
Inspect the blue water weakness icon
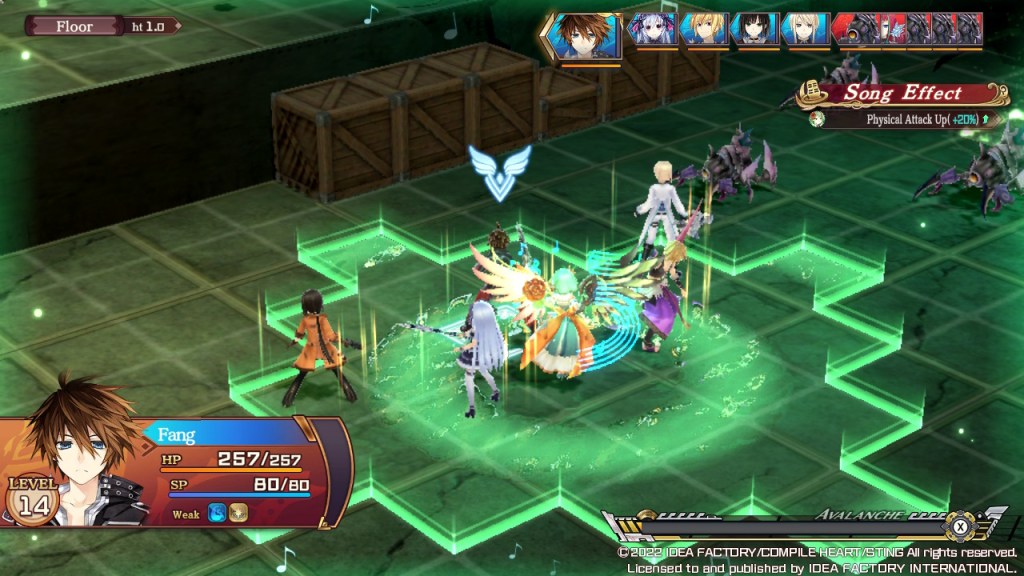tap(216, 514)
